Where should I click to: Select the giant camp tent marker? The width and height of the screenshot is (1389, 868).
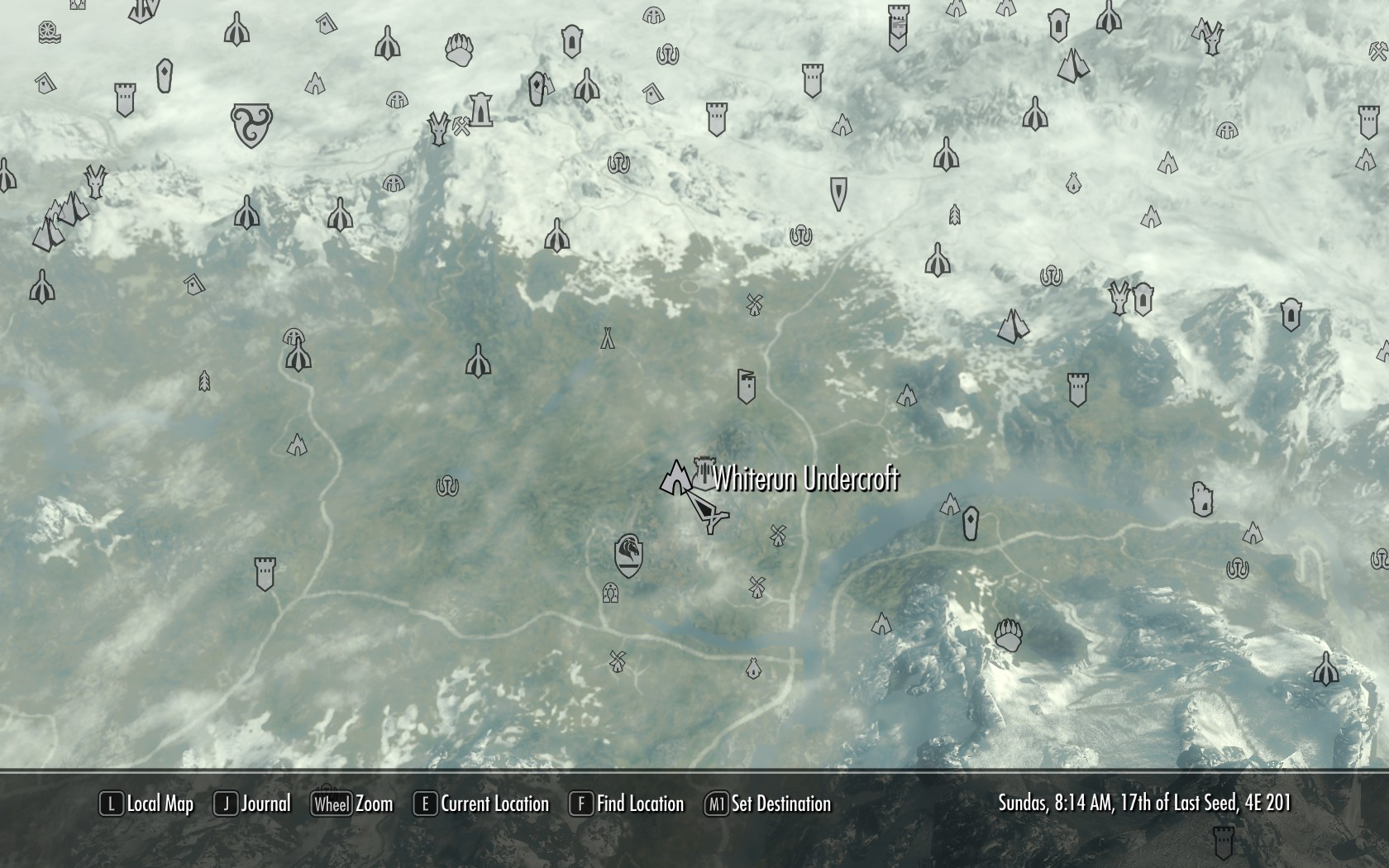point(608,337)
